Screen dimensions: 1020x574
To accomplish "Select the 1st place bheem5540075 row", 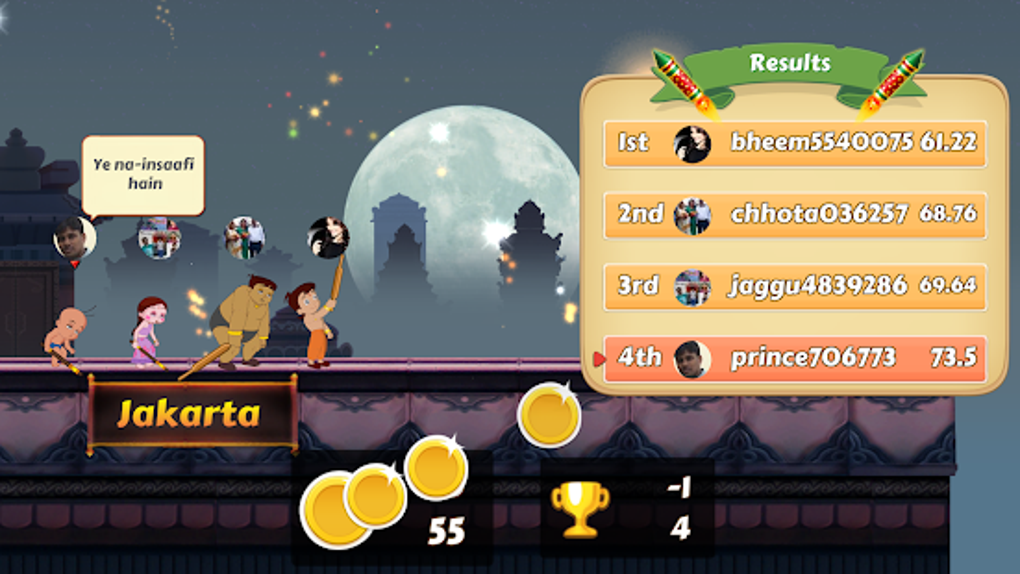I will click(795, 143).
